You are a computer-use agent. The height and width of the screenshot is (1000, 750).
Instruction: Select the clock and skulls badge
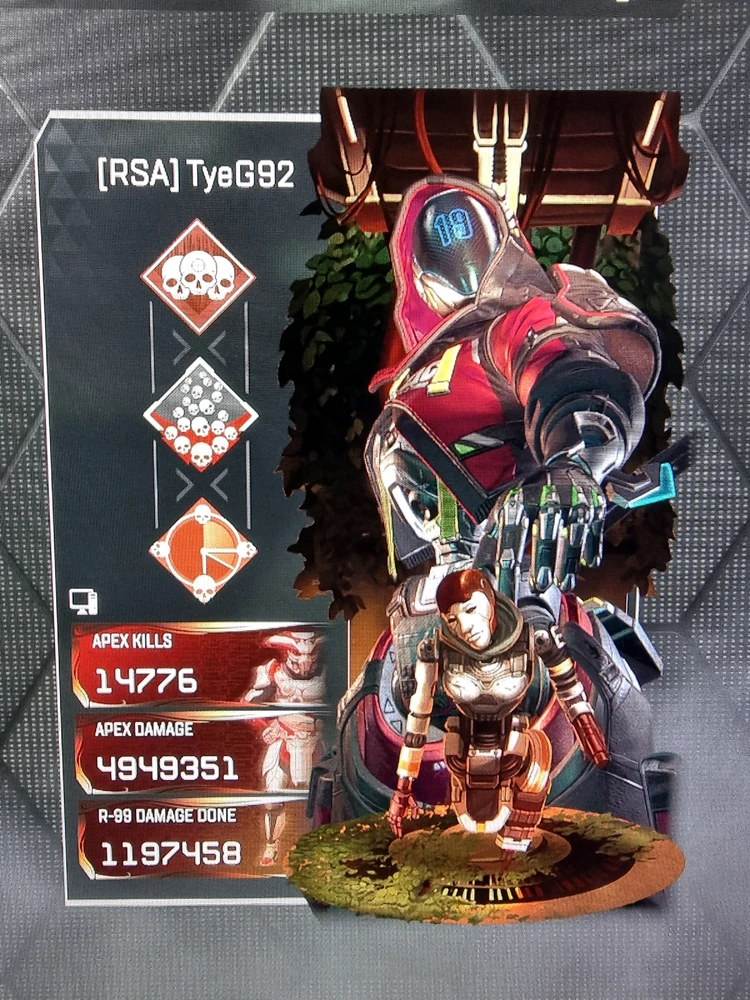pos(203,550)
